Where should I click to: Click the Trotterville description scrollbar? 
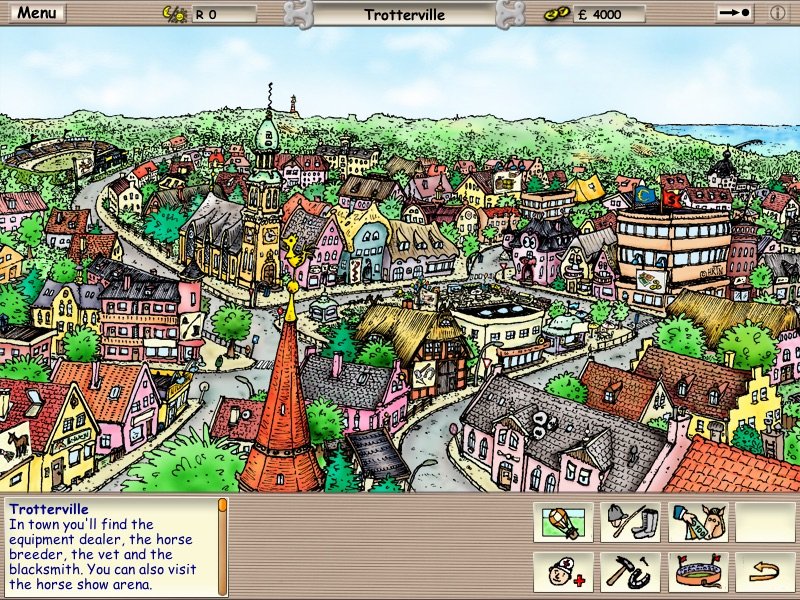tap(223, 545)
